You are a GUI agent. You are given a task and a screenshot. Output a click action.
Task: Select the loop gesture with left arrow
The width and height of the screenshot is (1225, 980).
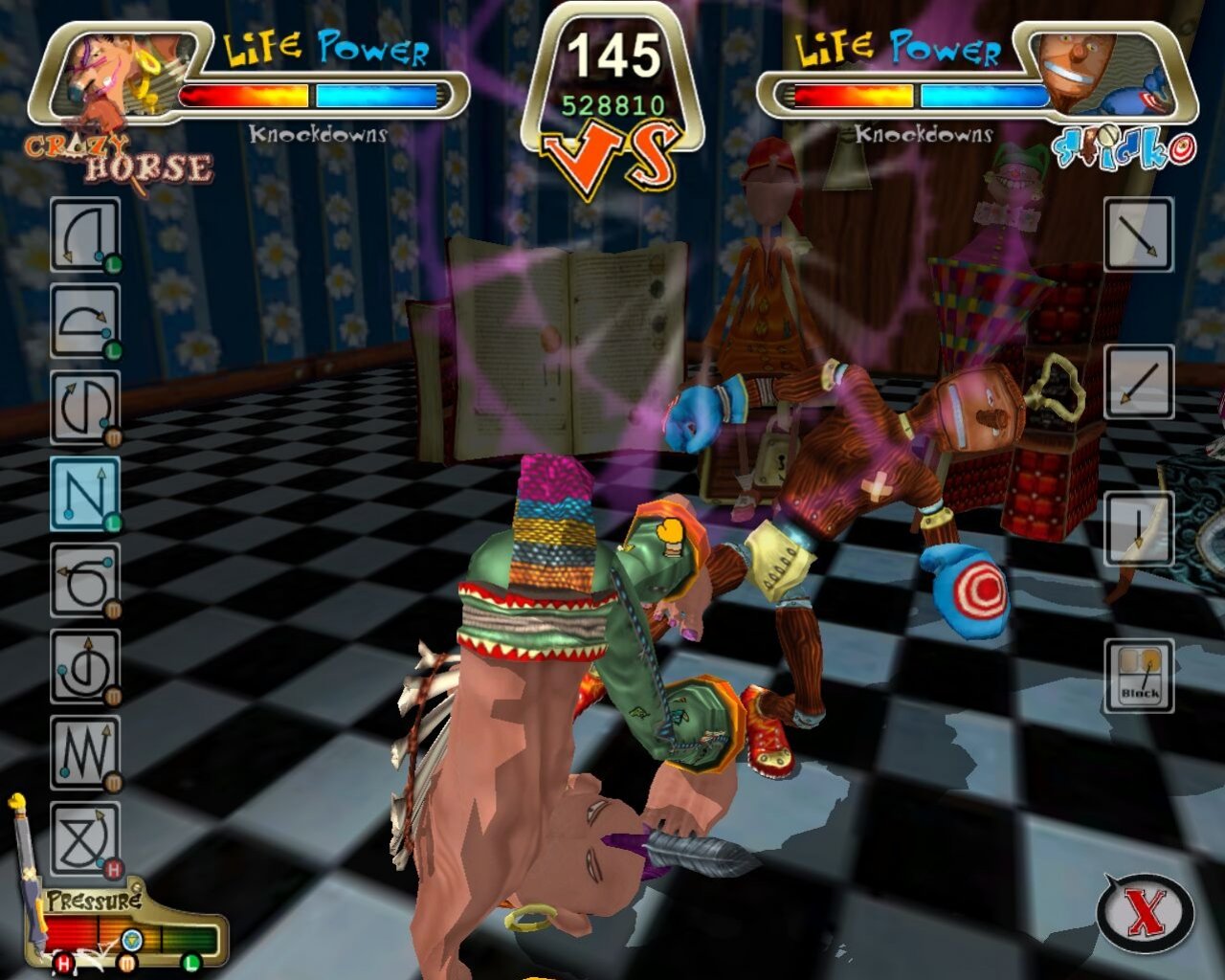[x=84, y=579]
